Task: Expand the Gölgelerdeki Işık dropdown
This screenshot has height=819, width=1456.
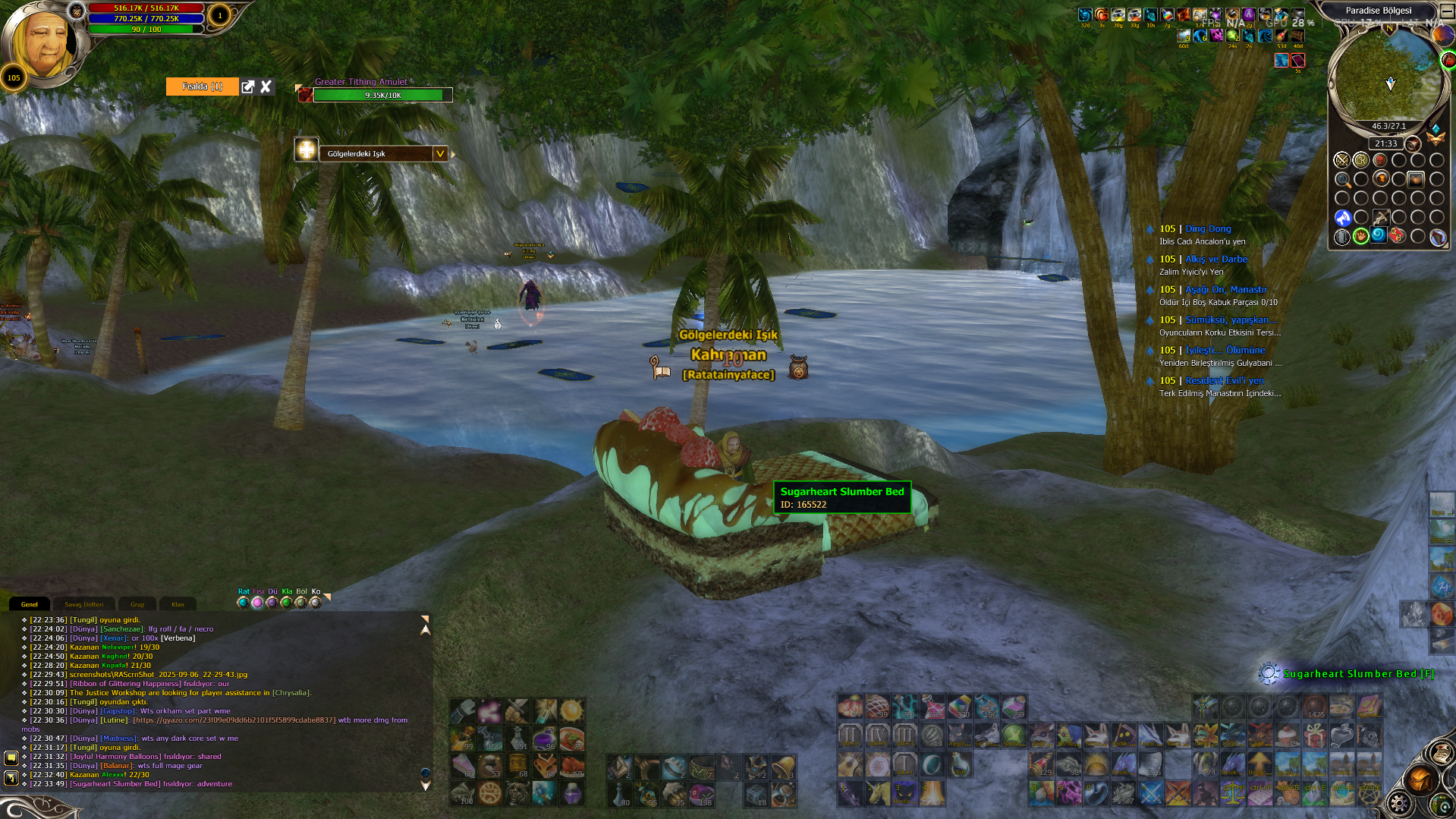Action: point(439,153)
